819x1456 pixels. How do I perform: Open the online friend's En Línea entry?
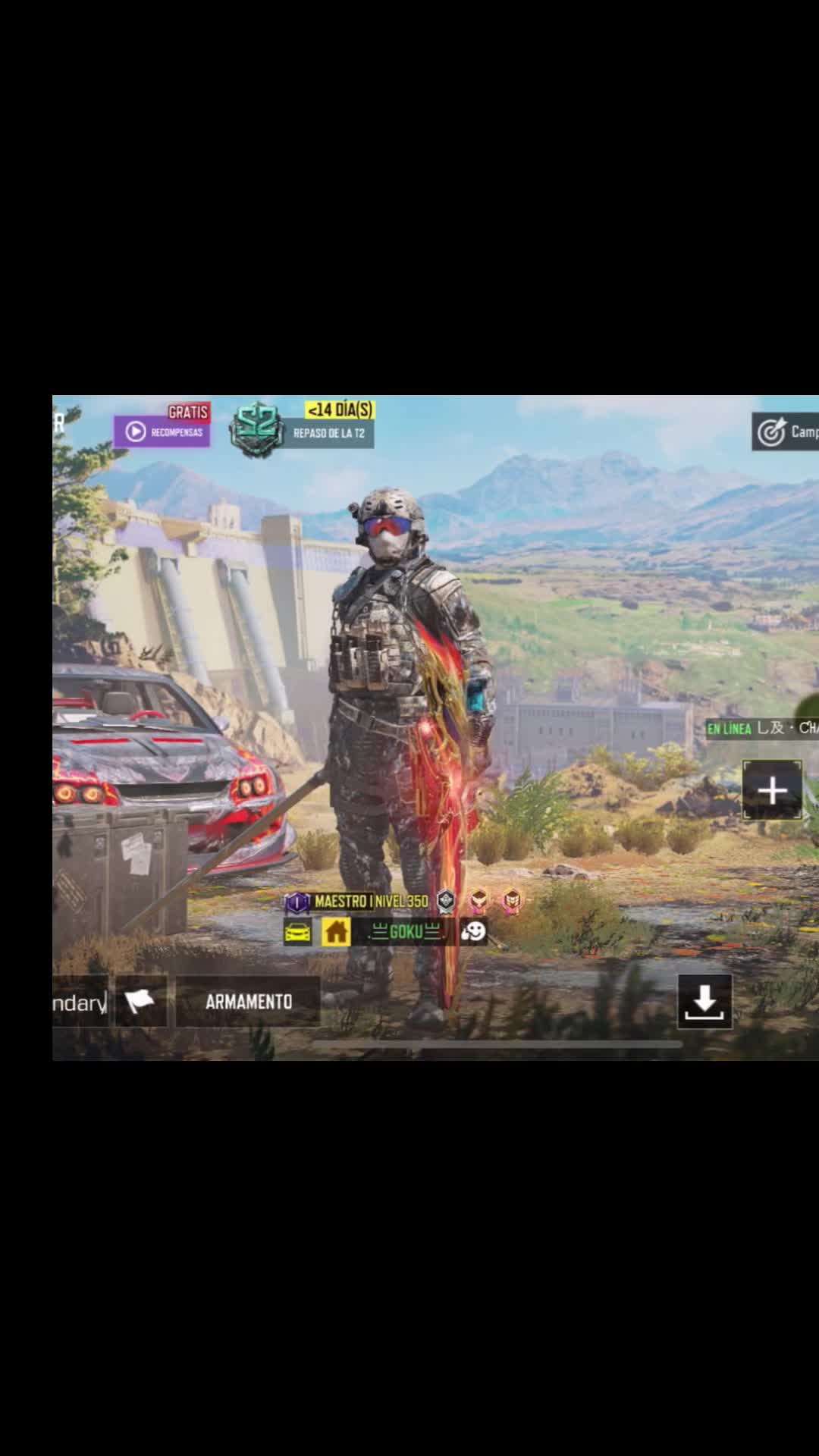pos(761,729)
